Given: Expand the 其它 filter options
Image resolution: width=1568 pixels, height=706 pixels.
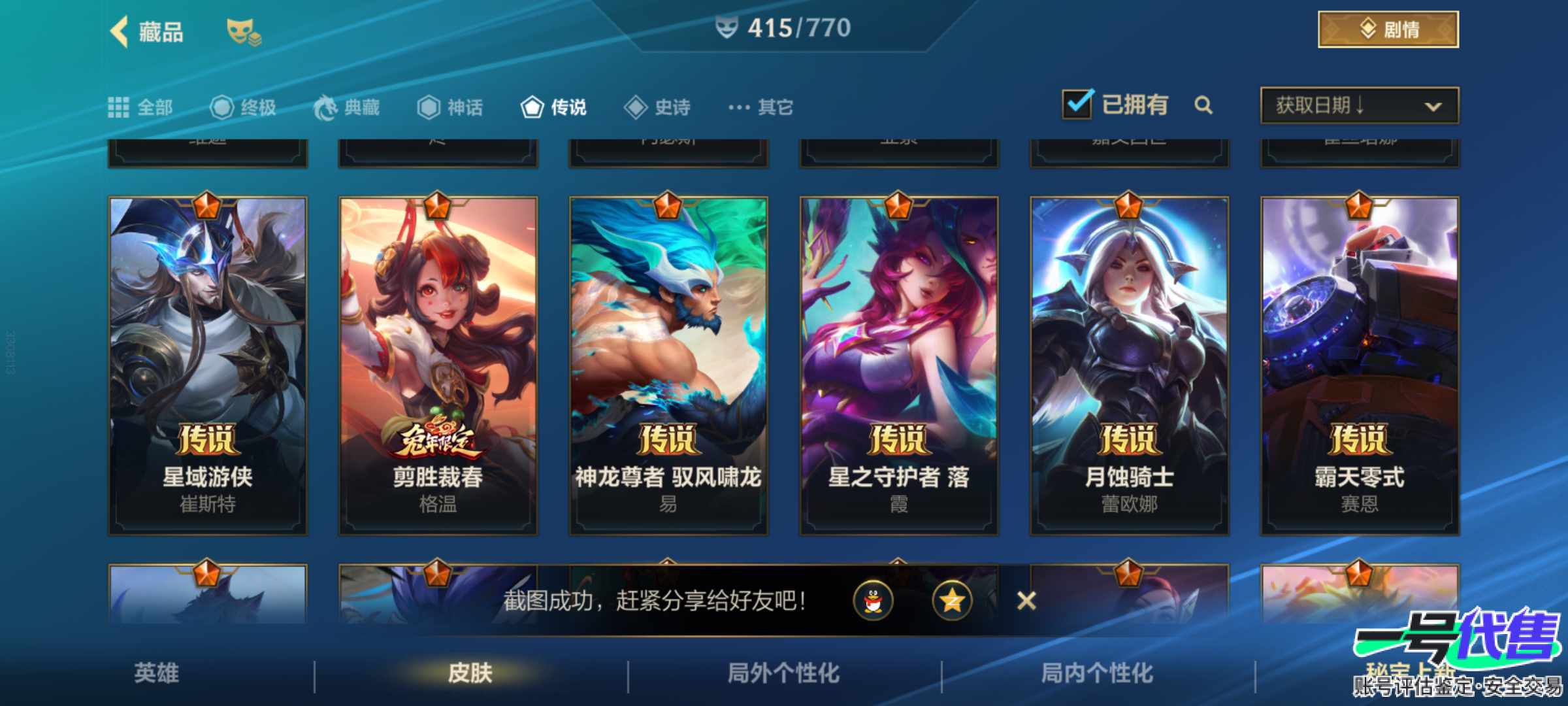Looking at the screenshot, I should tap(759, 107).
